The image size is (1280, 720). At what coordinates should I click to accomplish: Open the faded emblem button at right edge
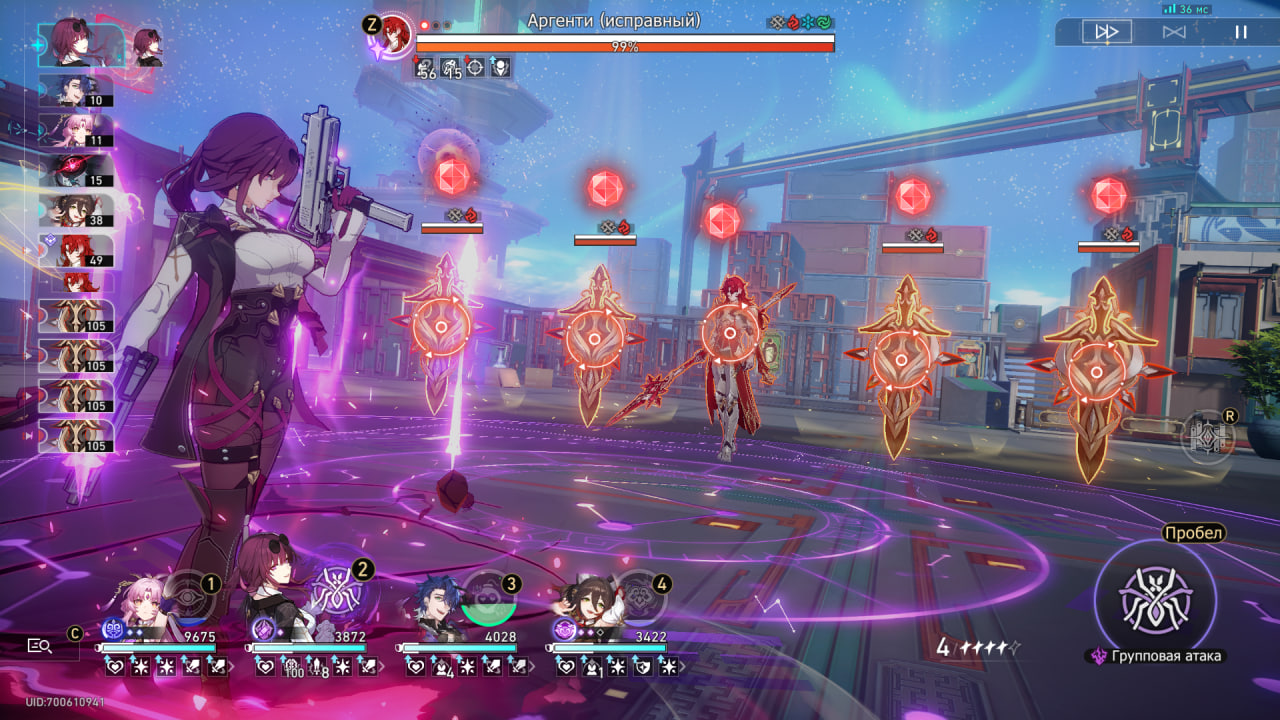pos(1207,438)
